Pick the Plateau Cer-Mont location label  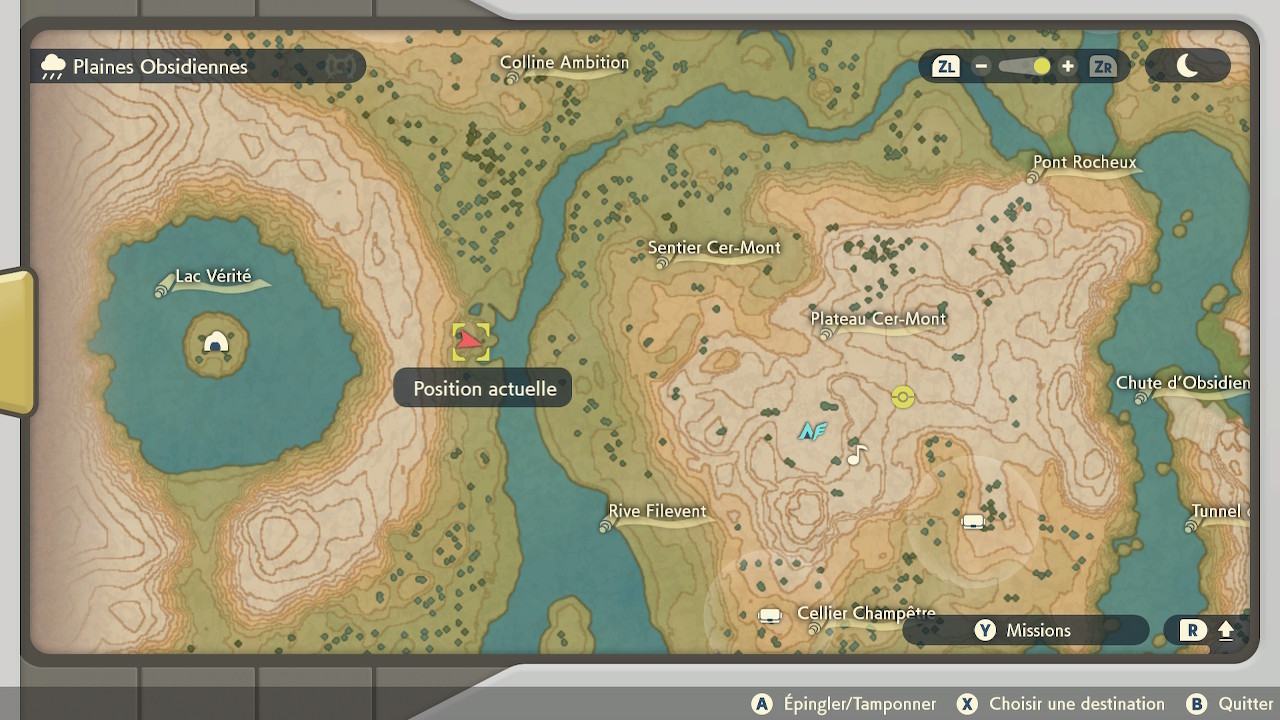pos(877,319)
